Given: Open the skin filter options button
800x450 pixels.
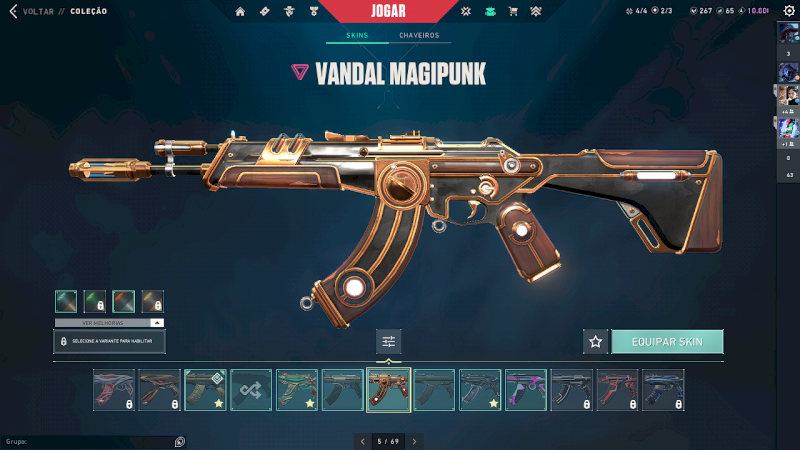Looking at the screenshot, I should click(389, 342).
